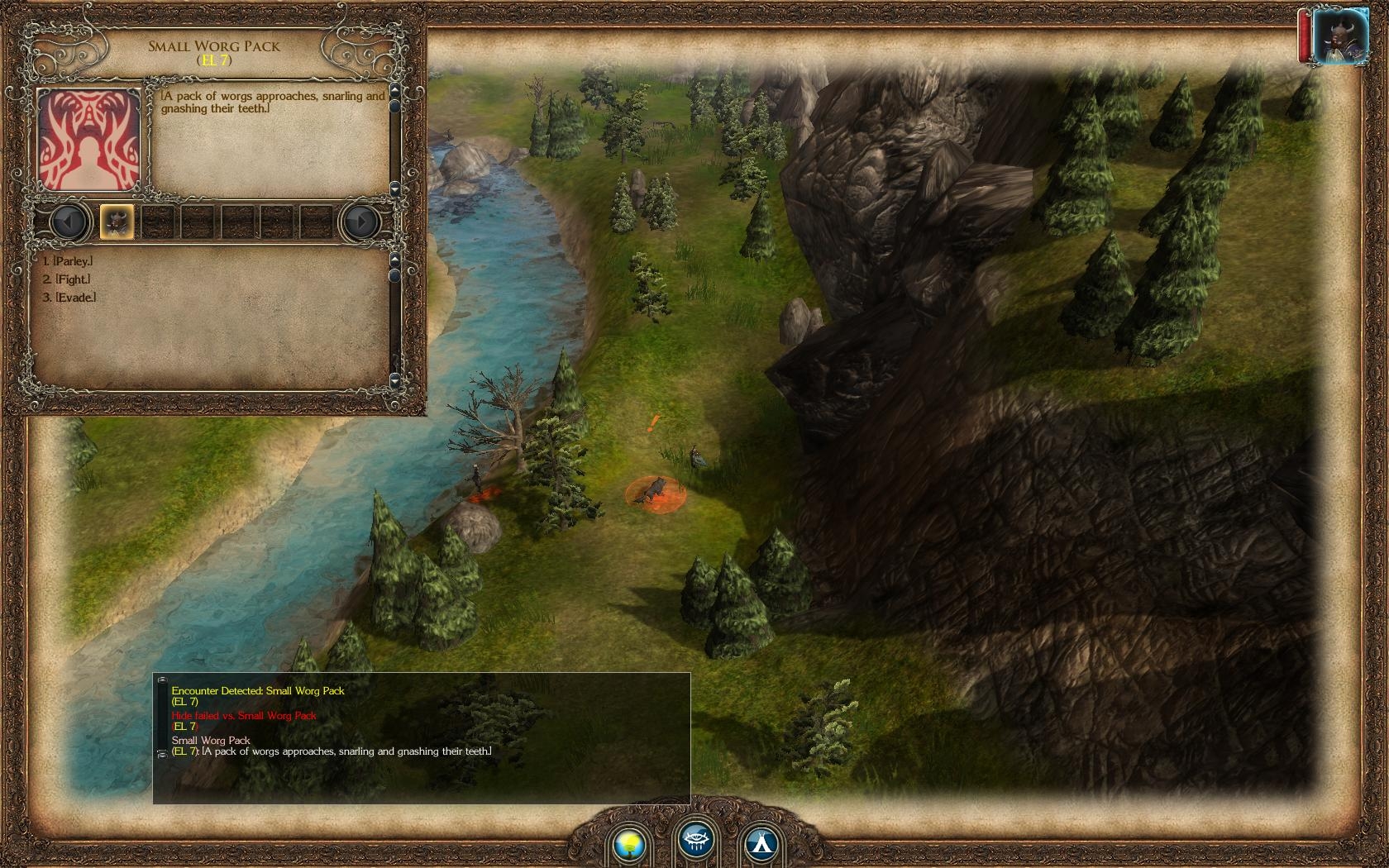Viewport: 1389px width, 868px height.
Task: Open the tent rest button
Action: click(761, 842)
